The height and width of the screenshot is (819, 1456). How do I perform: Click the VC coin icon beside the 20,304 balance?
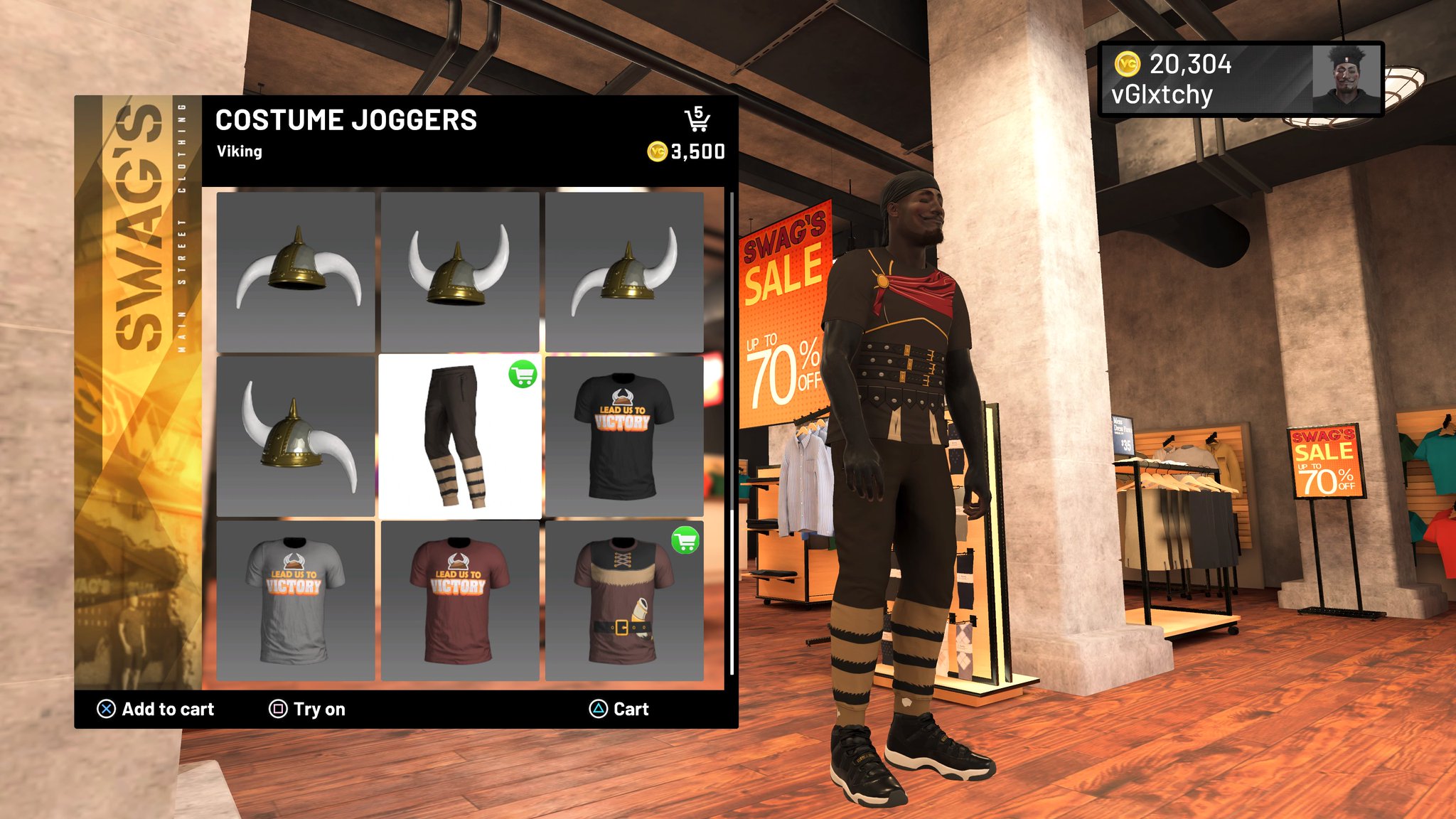point(1128,66)
